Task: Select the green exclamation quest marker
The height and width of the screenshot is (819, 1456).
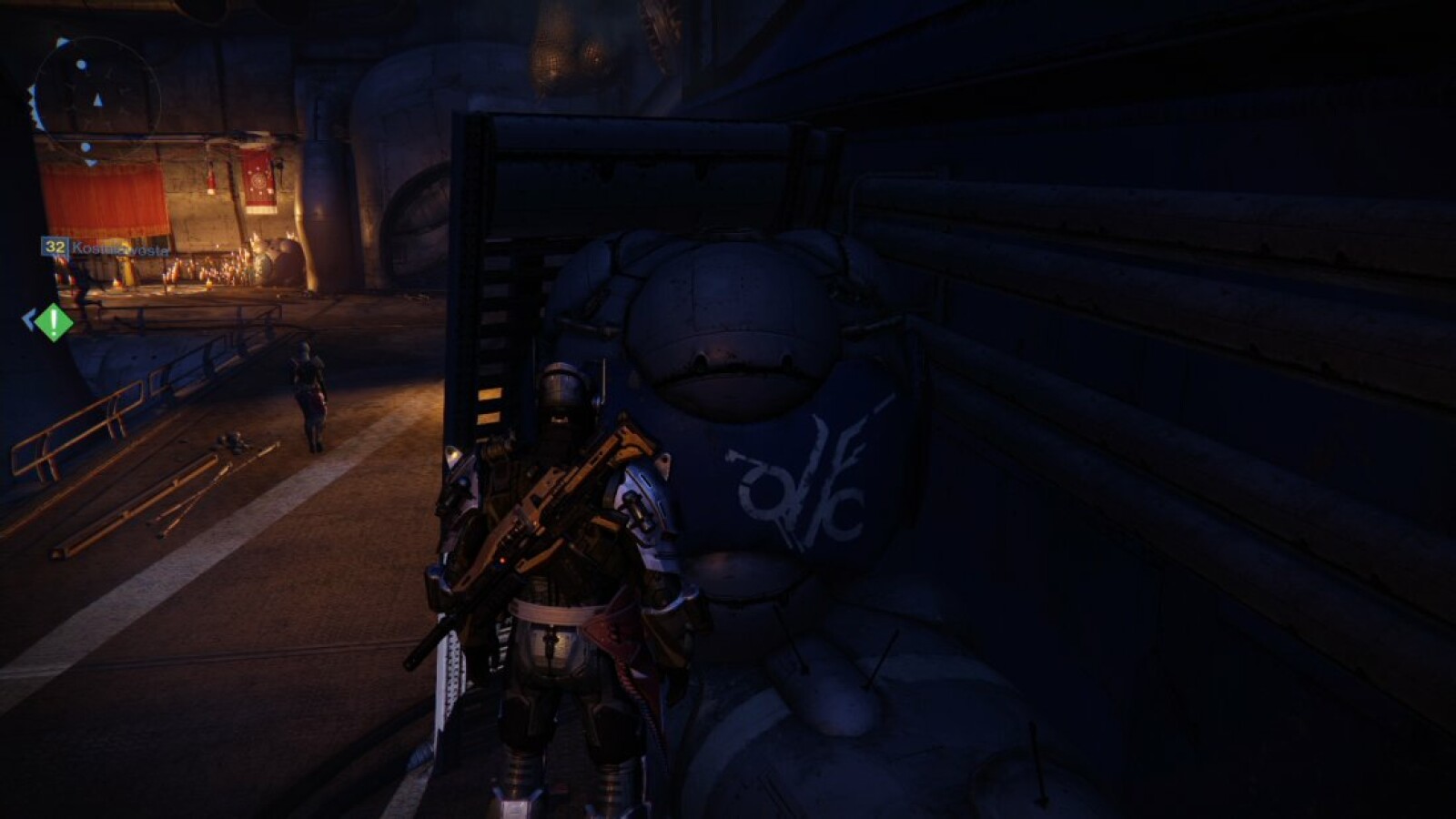Action: click(54, 321)
